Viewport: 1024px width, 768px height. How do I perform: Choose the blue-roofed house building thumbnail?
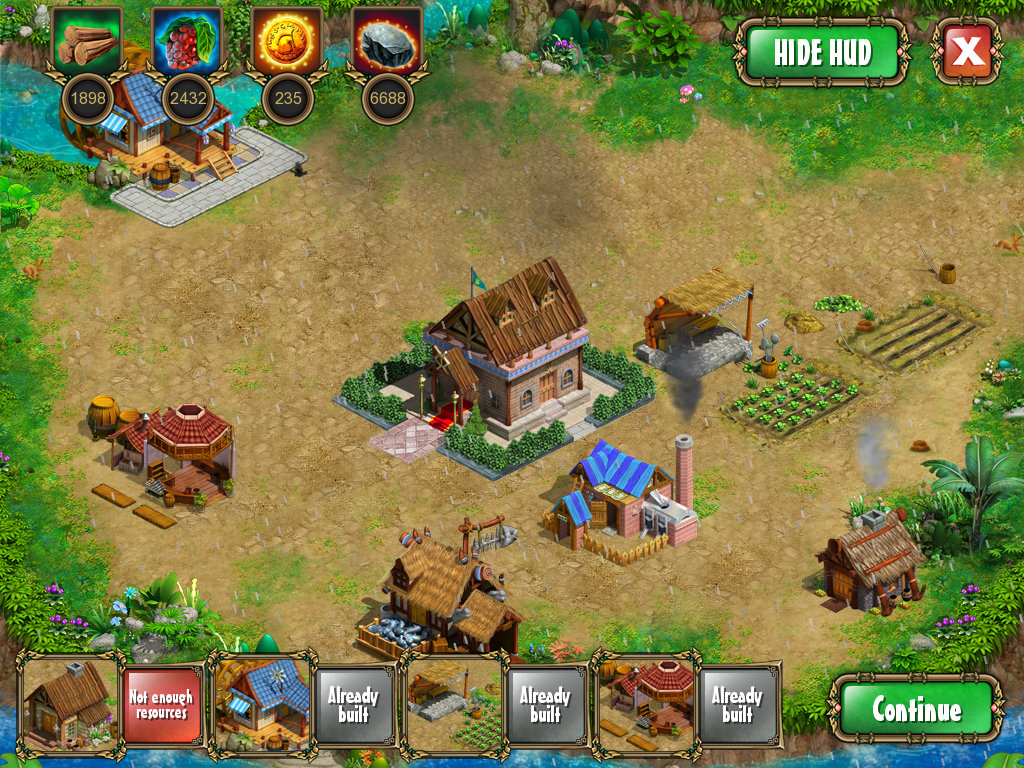[x=262, y=704]
